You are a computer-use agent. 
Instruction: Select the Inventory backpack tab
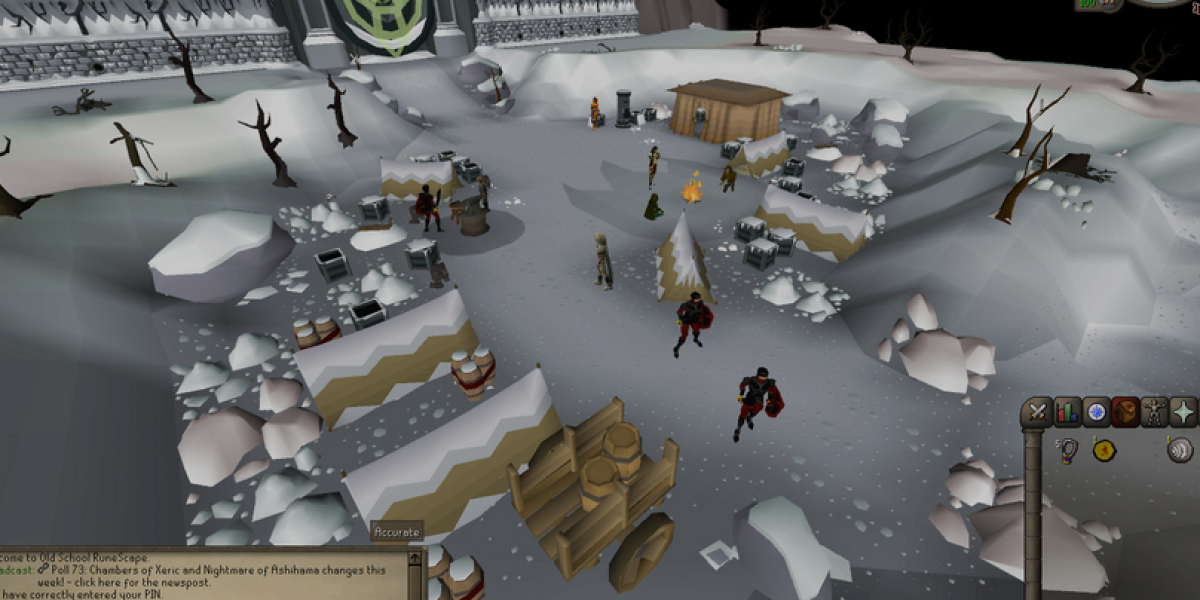pyautogui.click(x=1126, y=412)
